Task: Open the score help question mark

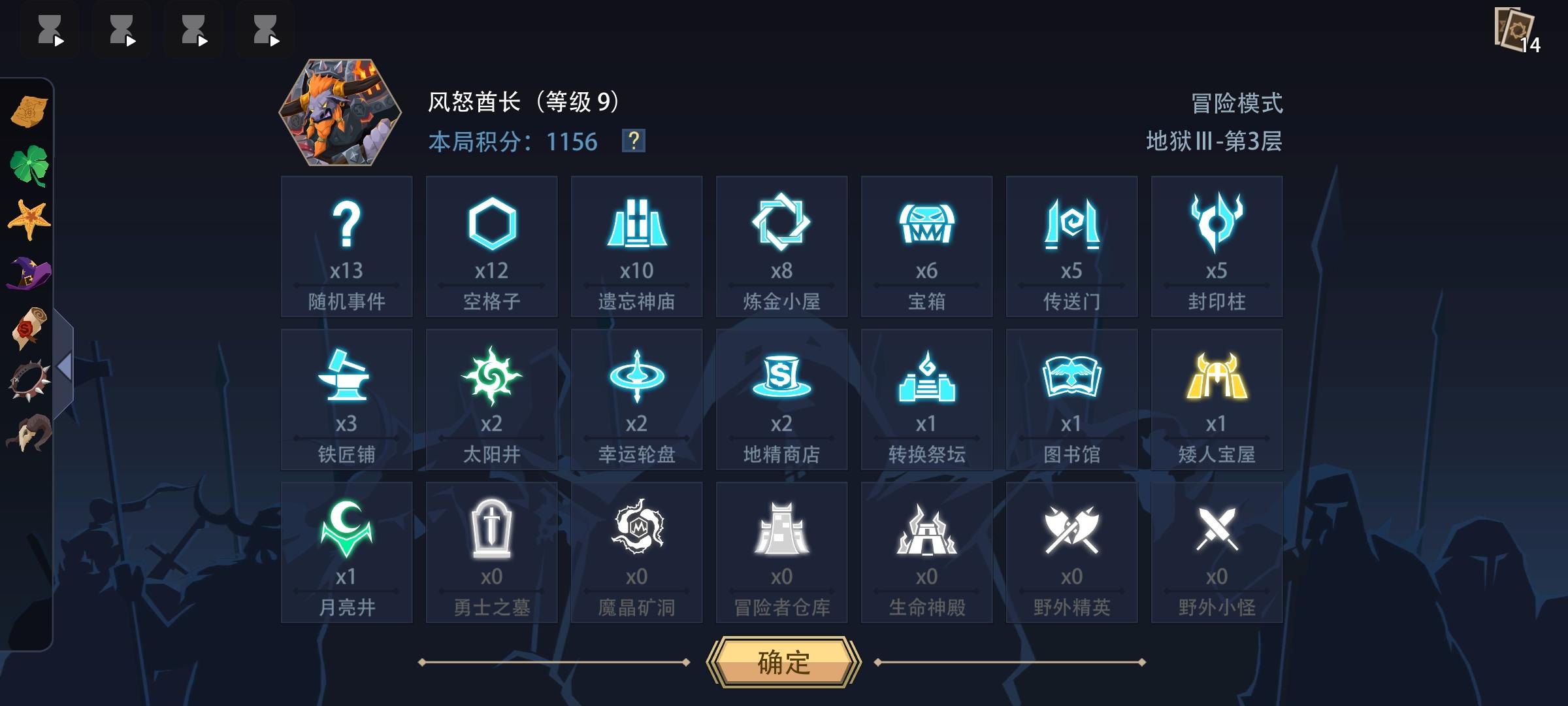Action: 632,141
